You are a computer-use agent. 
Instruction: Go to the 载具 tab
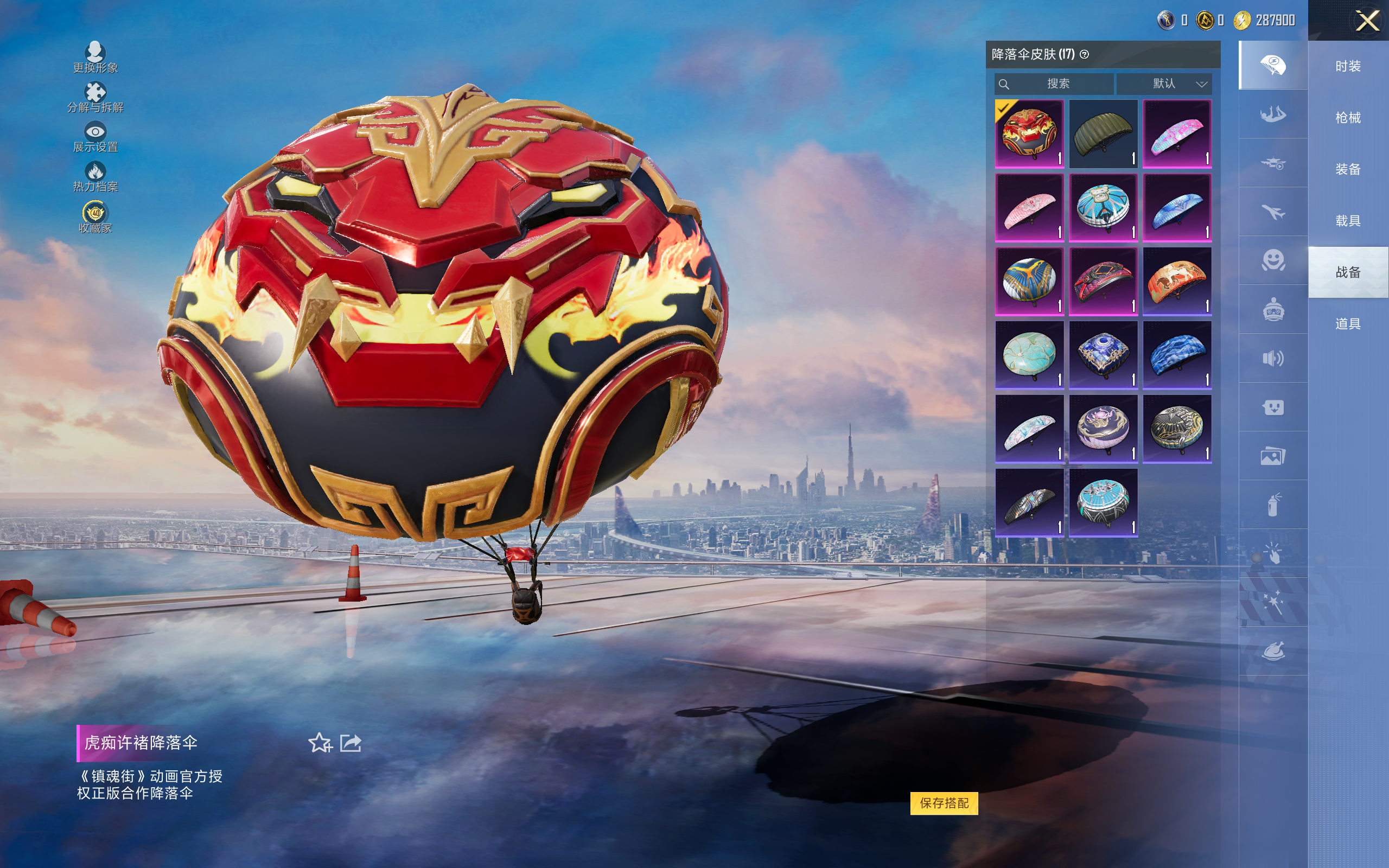click(1348, 221)
